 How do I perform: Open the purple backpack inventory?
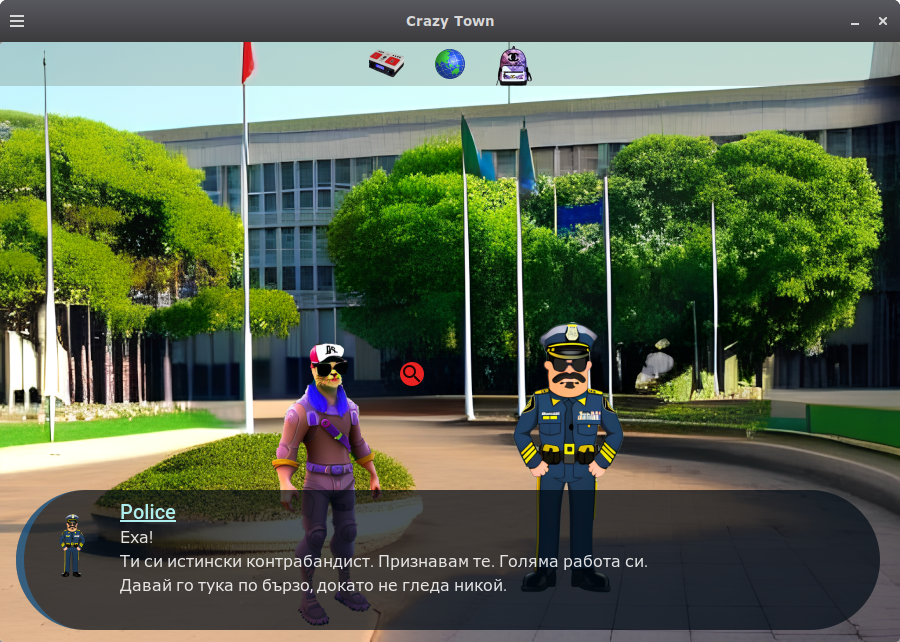[x=514, y=65]
